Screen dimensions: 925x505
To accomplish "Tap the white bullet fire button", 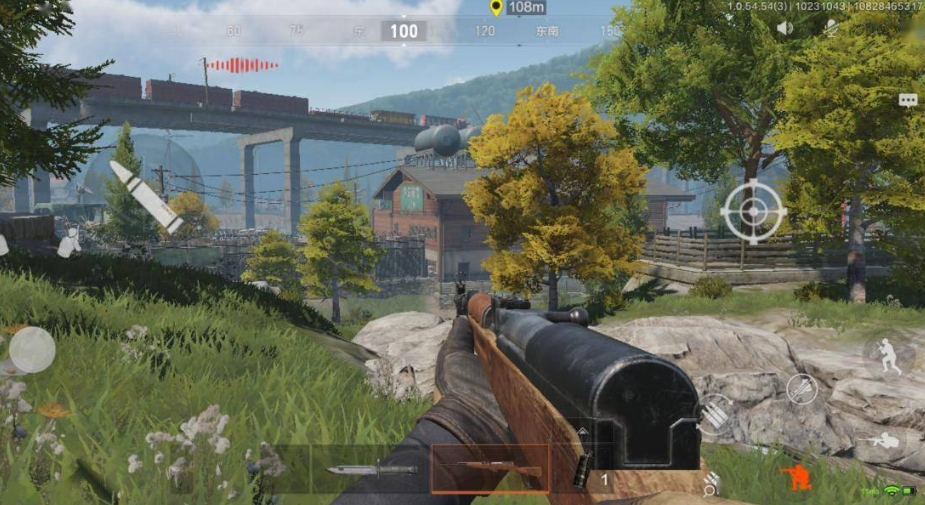I will [x=145, y=197].
